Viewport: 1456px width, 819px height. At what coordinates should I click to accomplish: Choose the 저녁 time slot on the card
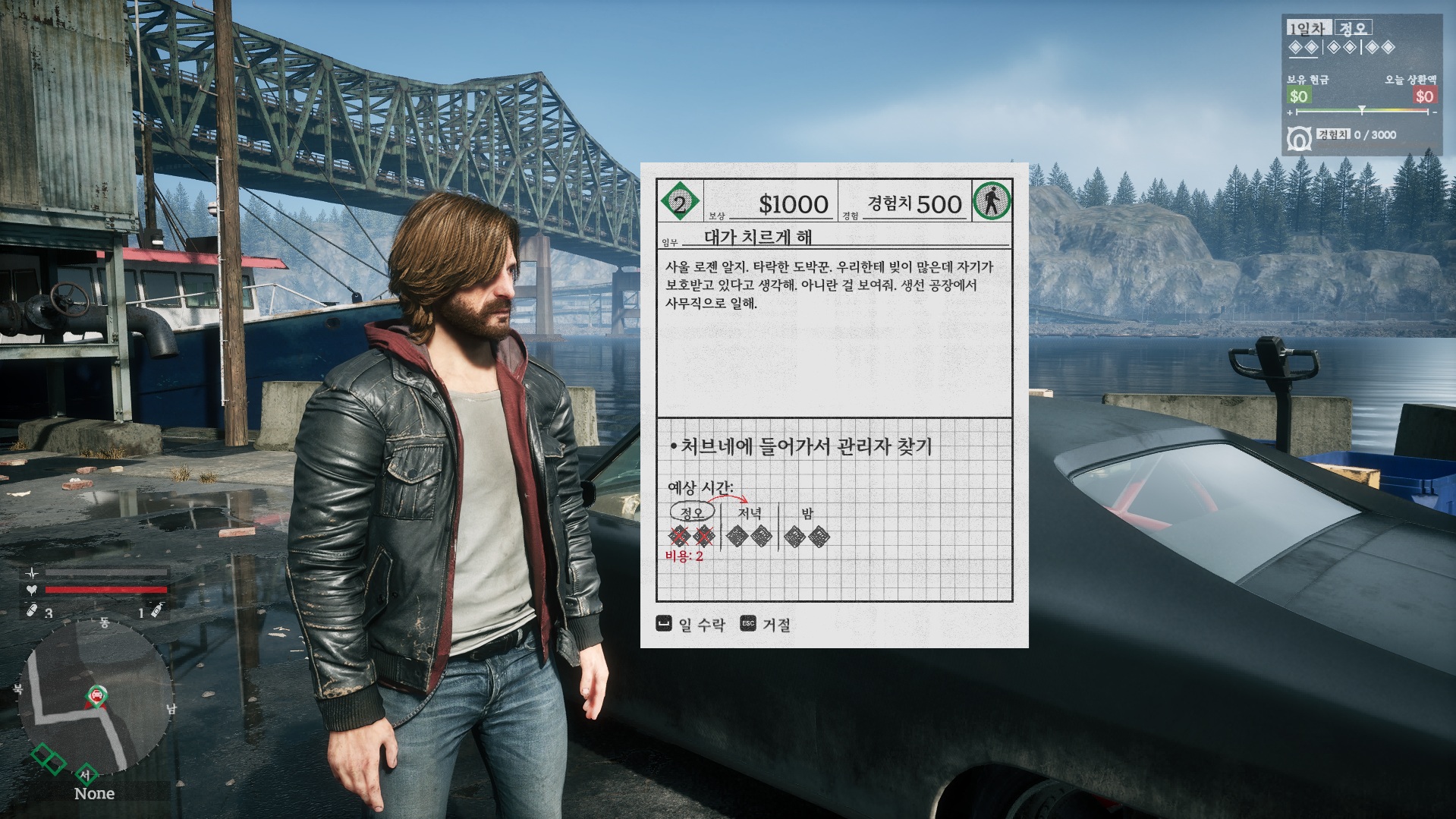pyautogui.click(x=749, y=514)
